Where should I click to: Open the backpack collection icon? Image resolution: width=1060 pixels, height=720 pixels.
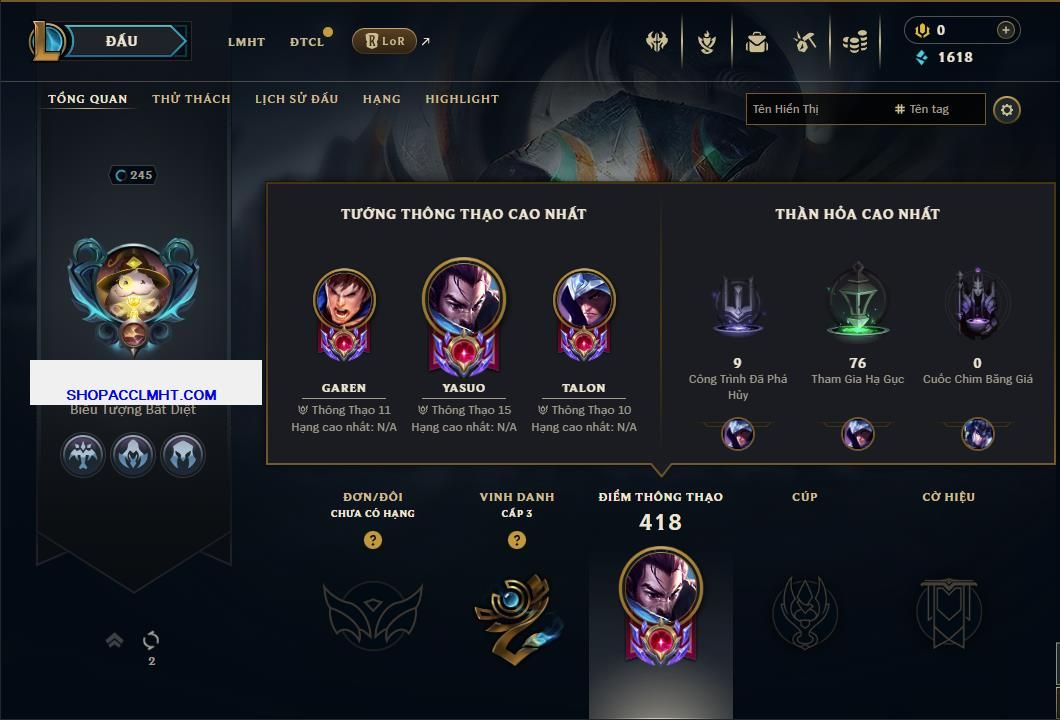(x=757, y=42)
